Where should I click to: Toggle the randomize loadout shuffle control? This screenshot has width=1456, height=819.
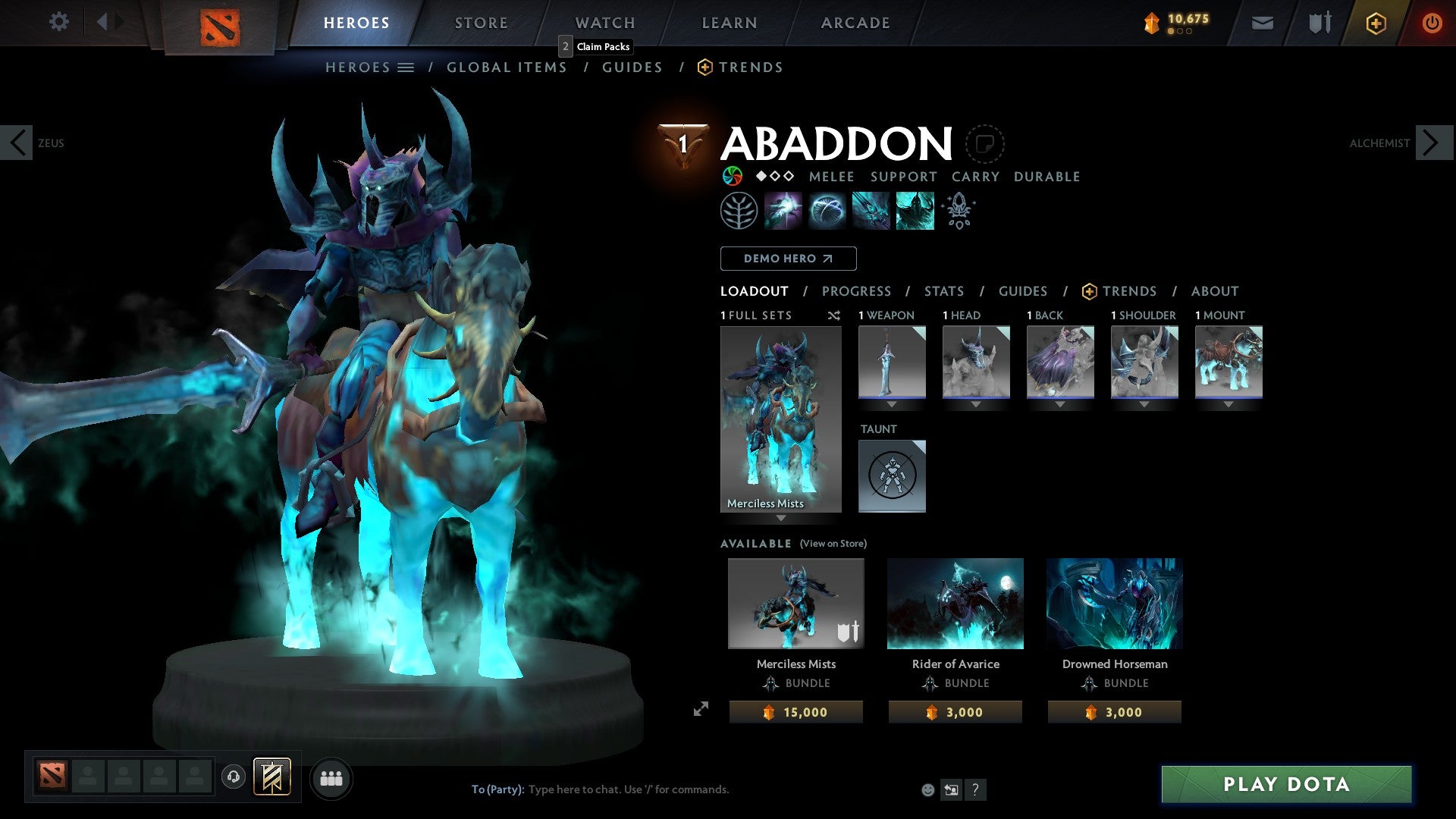pos(833,315)
